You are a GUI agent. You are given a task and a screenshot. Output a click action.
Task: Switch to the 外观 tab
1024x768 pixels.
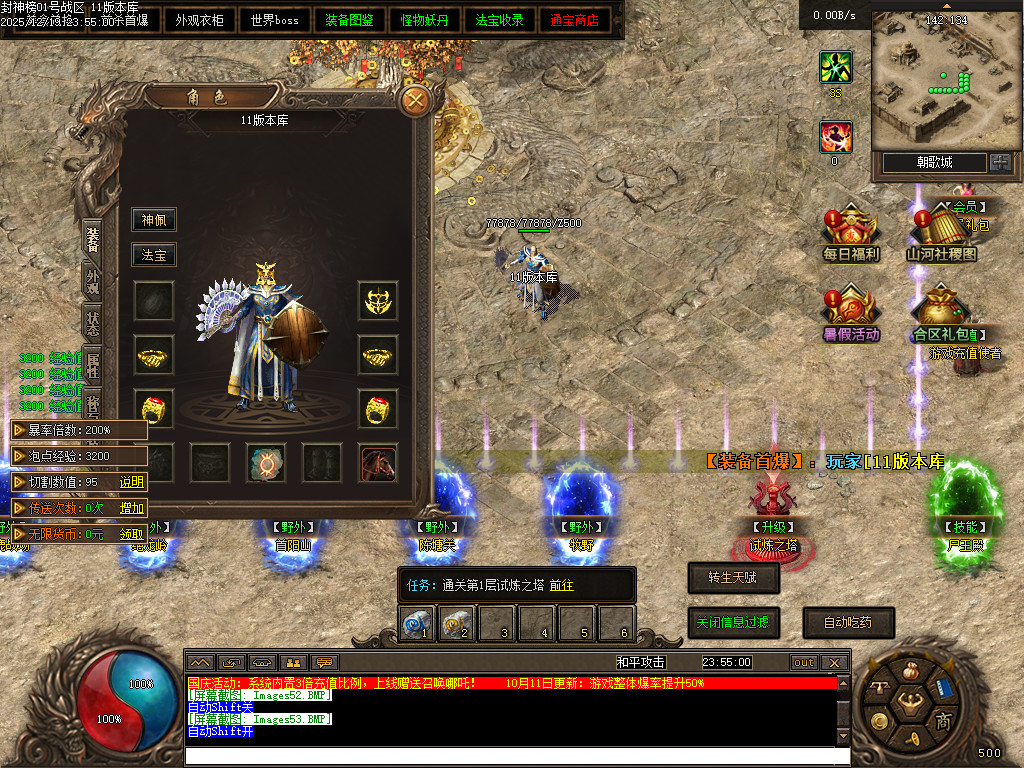(93, 281)
